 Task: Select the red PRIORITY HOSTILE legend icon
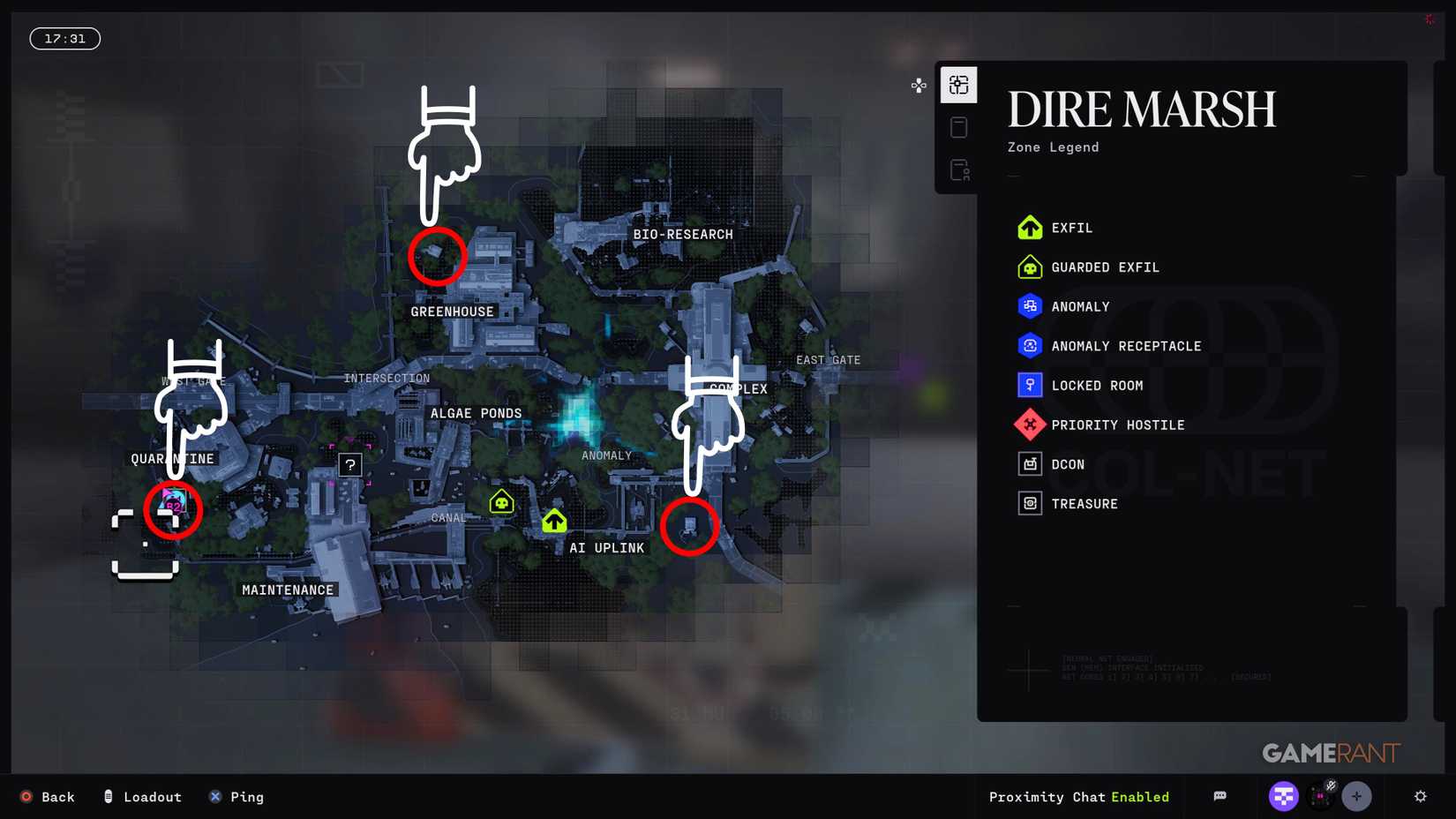1029,424
